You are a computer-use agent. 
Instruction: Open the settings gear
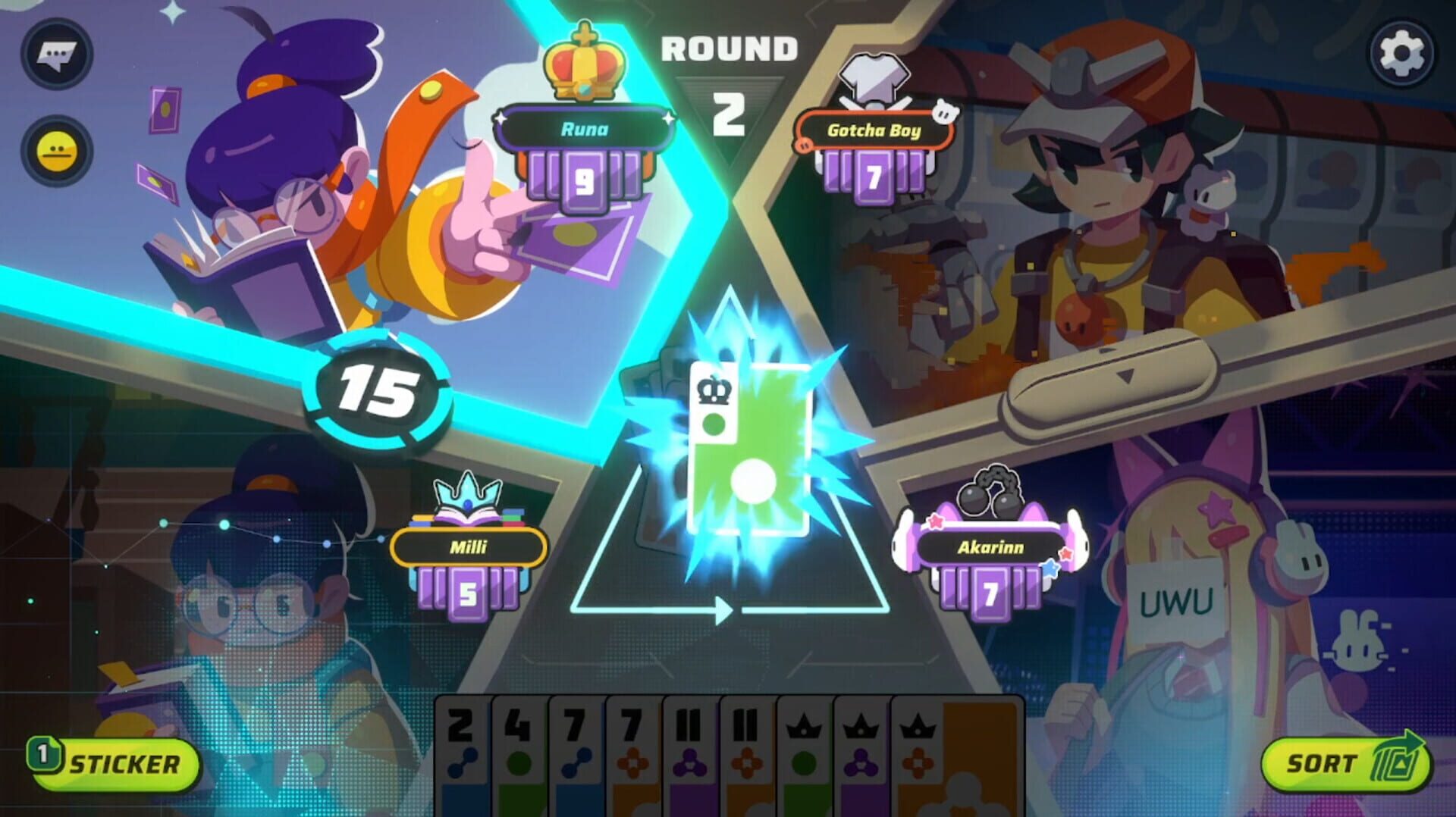(1399, 53)
